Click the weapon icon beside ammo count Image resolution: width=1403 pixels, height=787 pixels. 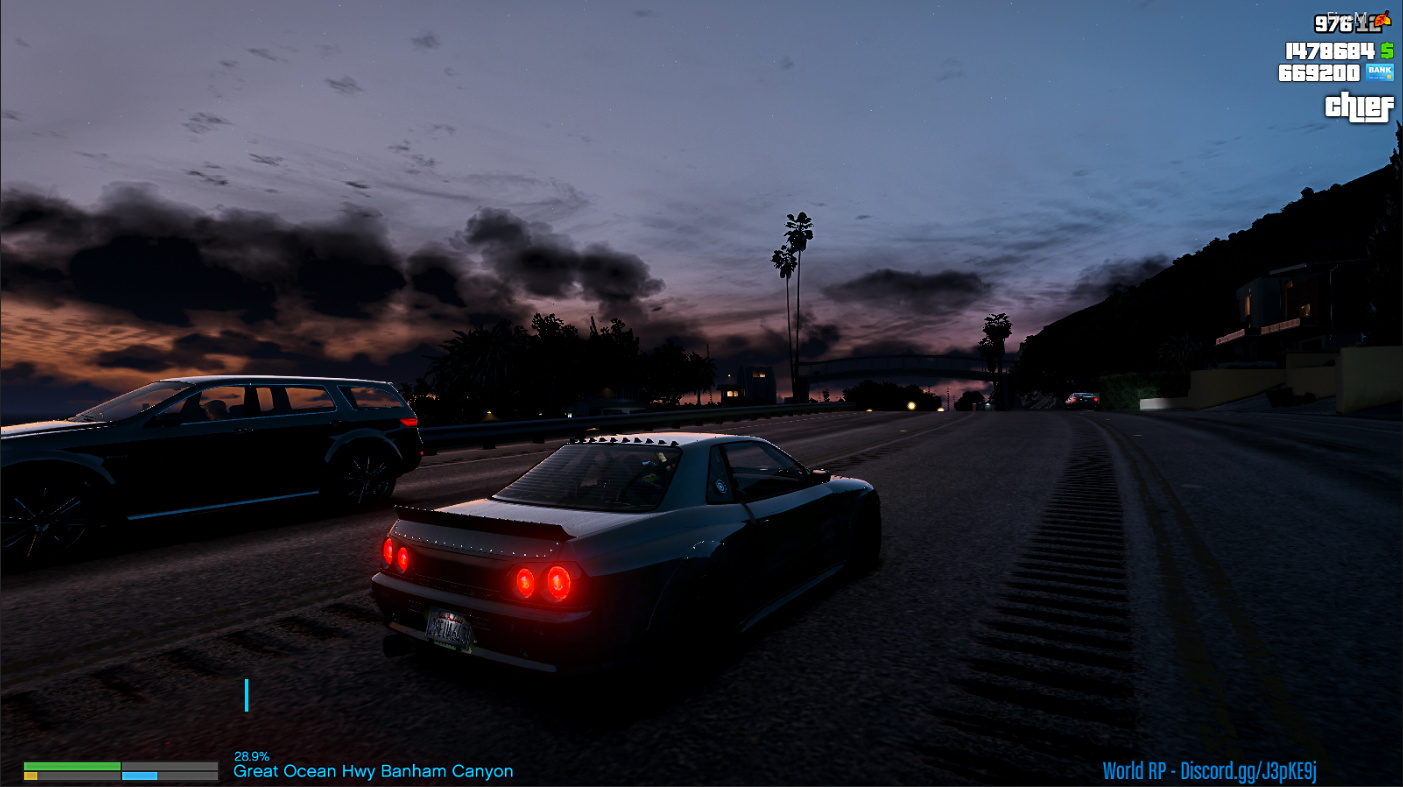1383,20
